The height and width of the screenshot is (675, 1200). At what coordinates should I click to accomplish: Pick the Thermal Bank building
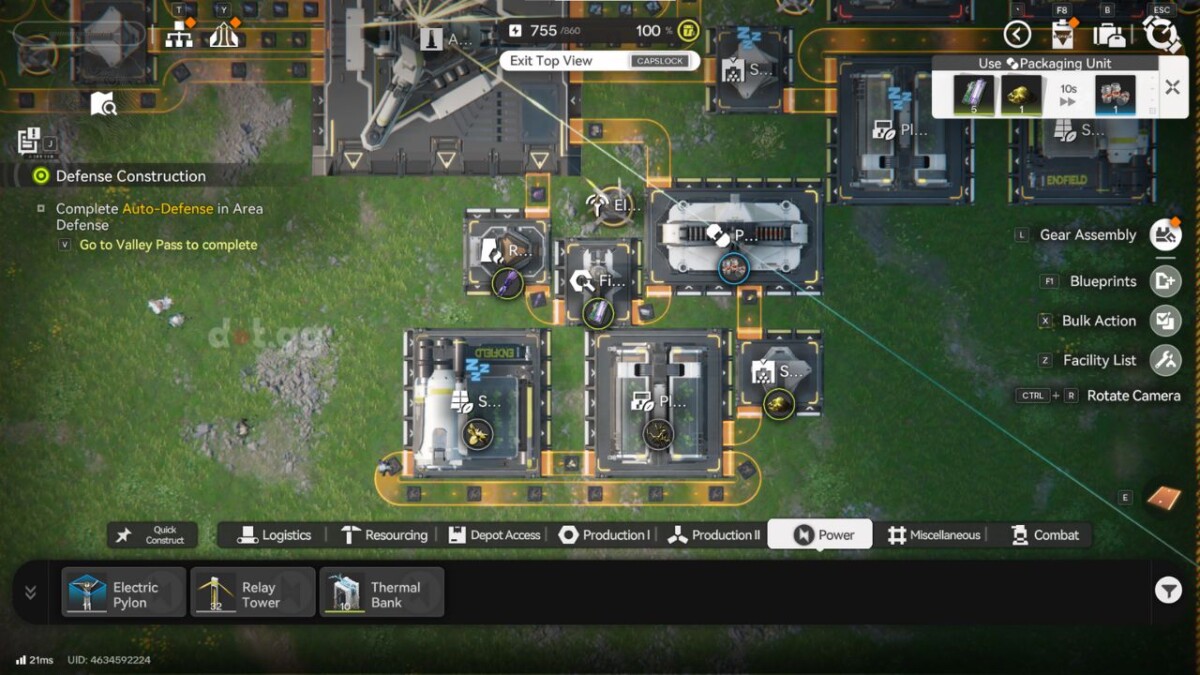382,593
